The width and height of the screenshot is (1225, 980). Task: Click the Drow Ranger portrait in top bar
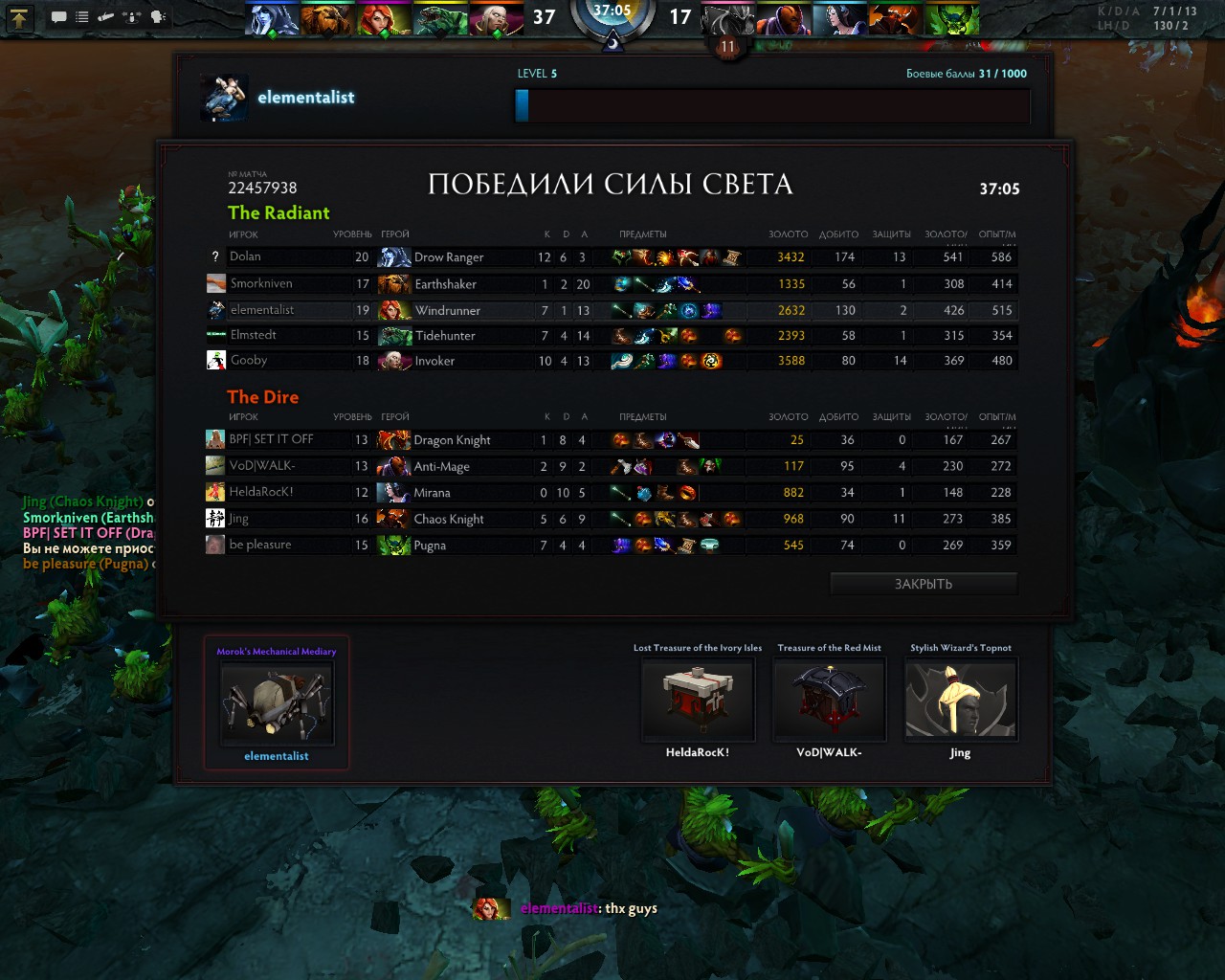point(271,18)
